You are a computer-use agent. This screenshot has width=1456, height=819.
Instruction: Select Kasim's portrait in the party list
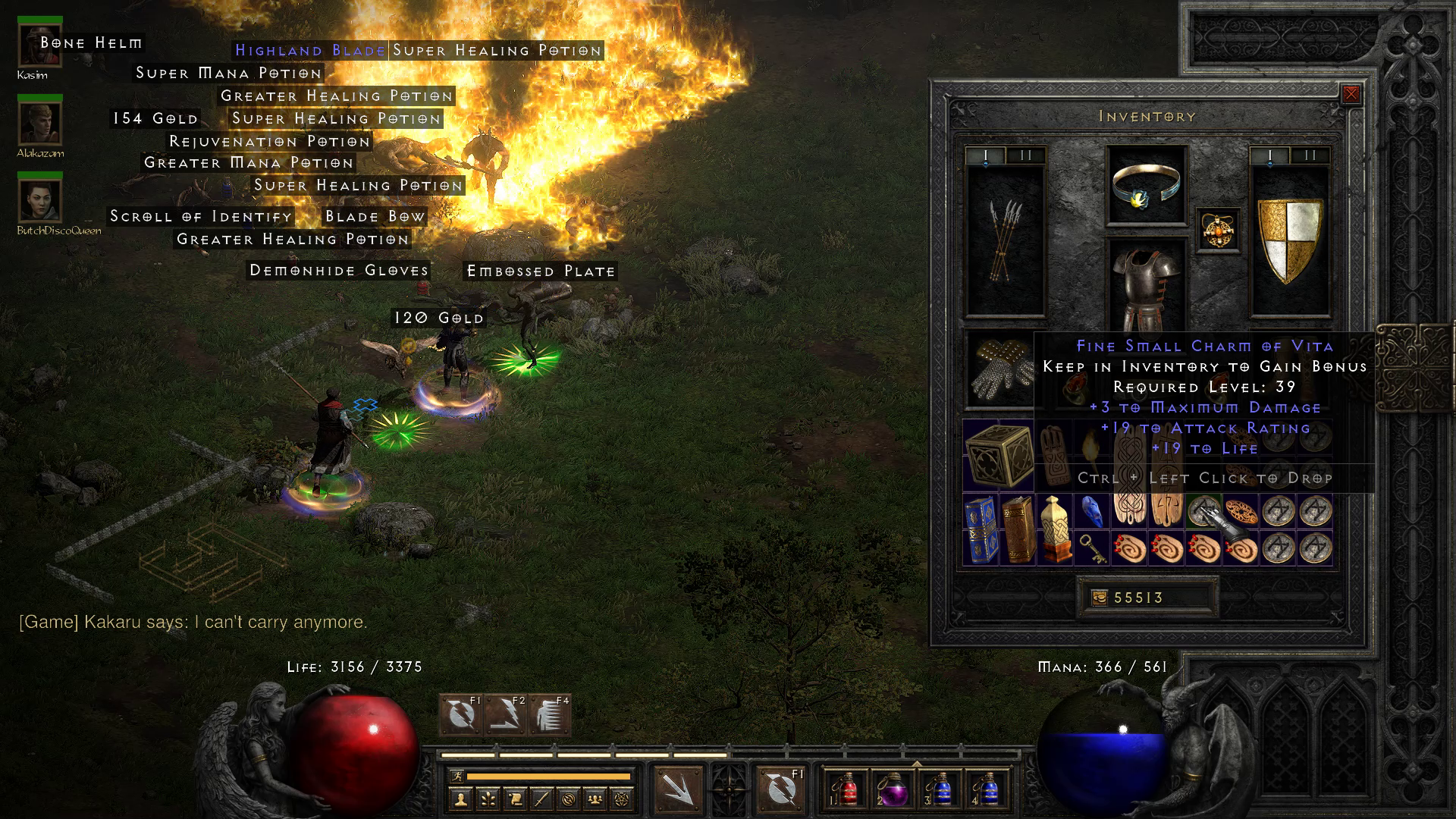click(39, 47)
